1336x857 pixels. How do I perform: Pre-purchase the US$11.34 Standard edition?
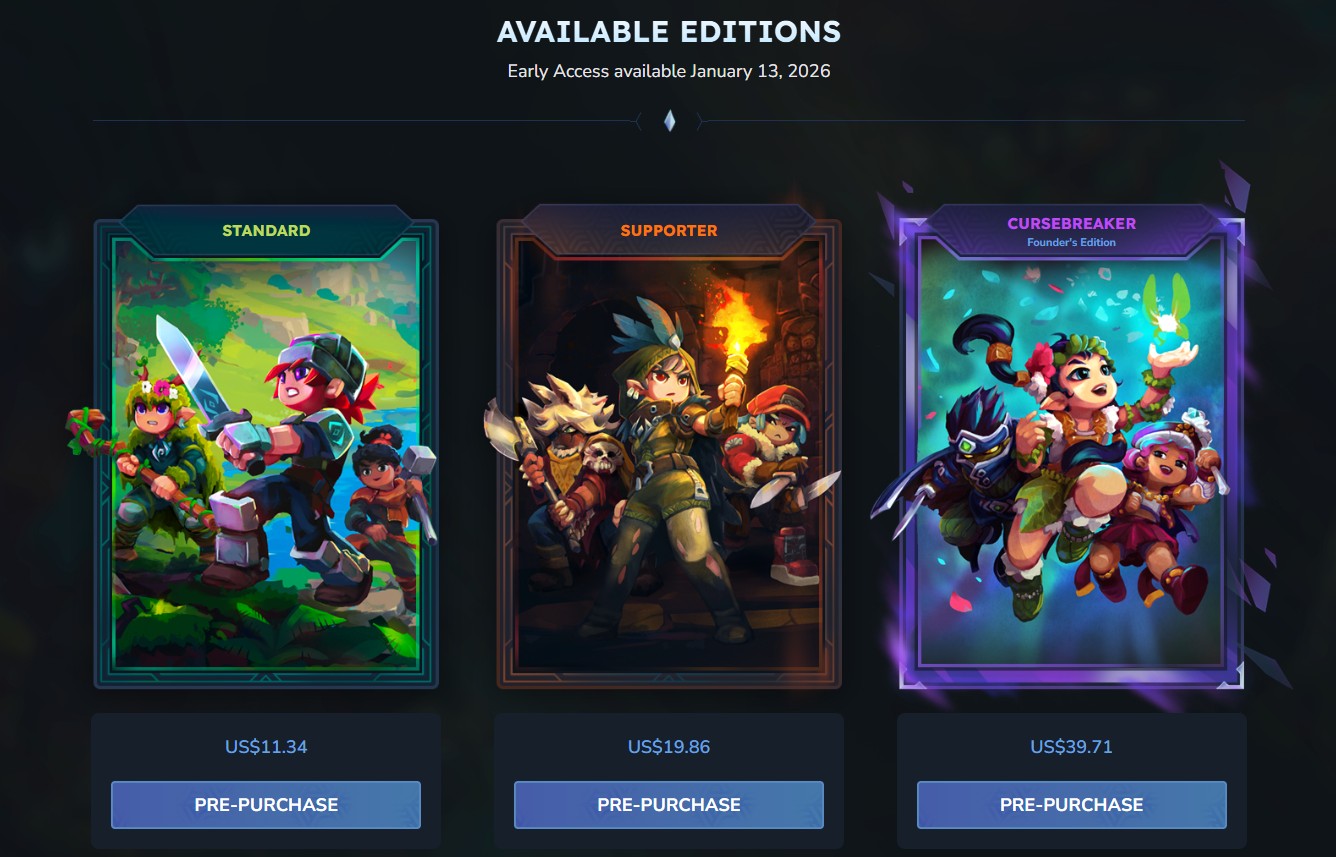266,805
